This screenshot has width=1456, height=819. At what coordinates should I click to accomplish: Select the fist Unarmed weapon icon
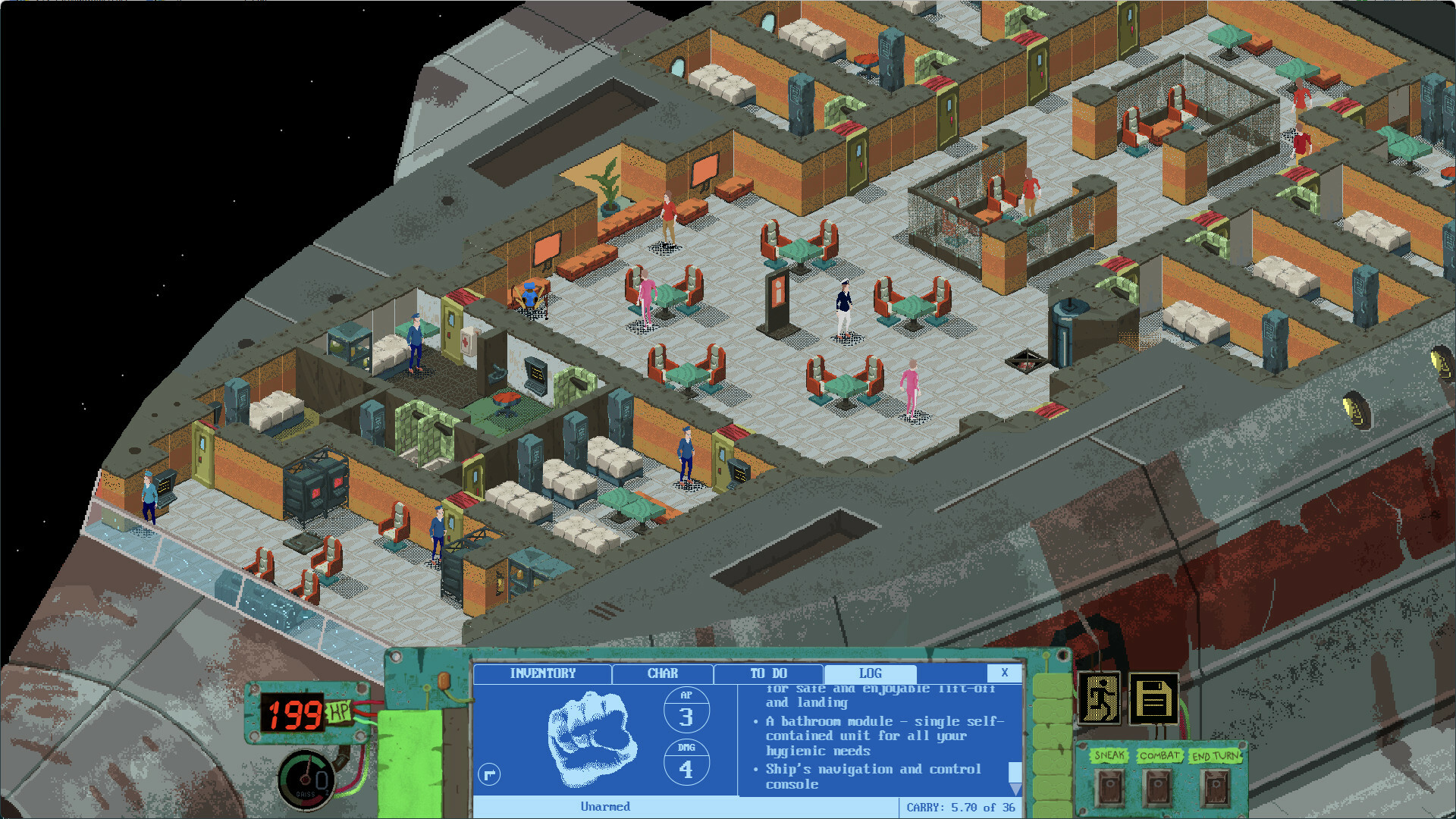point(592,736)
